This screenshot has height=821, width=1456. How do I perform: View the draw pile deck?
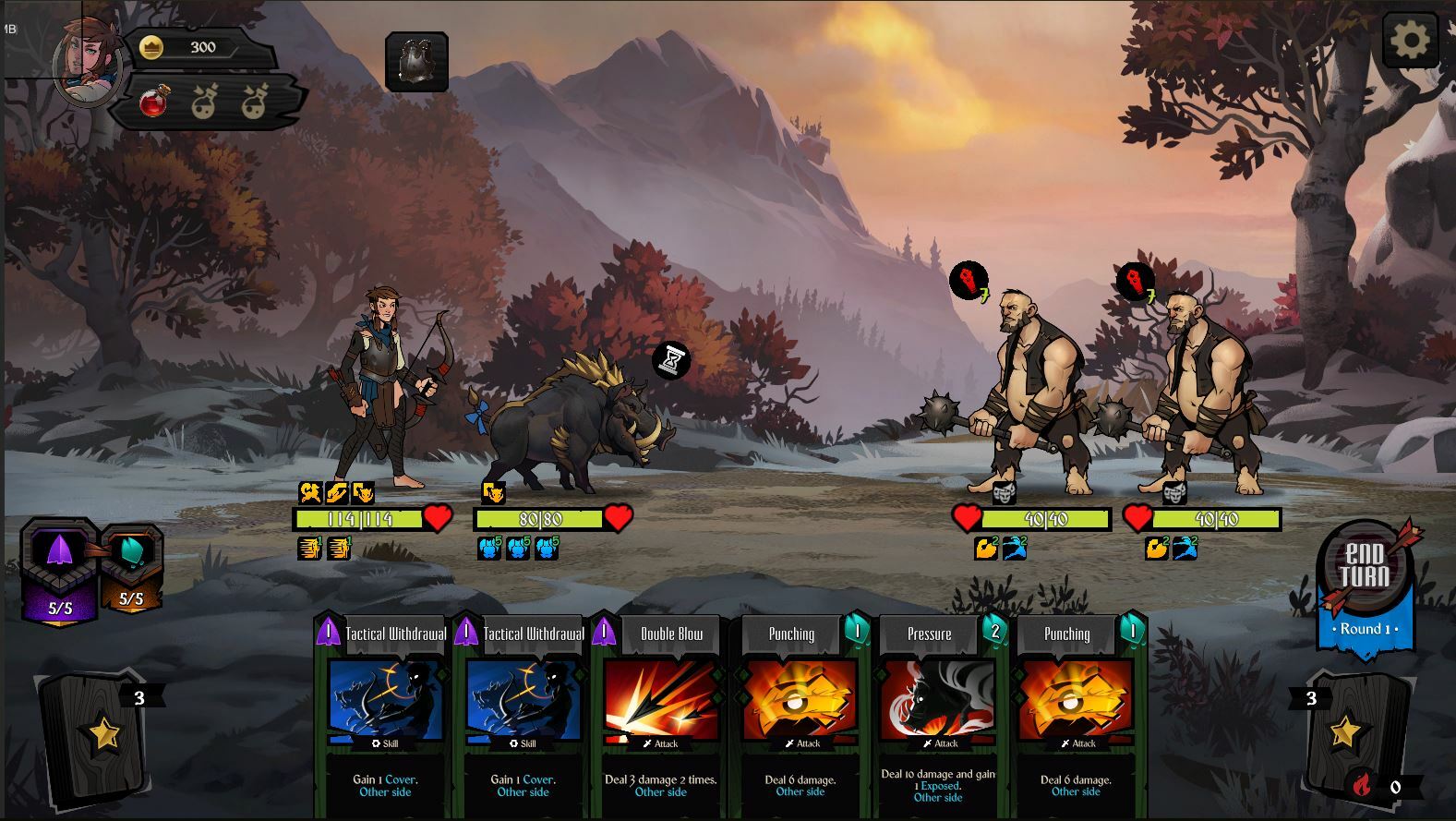point(94,735)
